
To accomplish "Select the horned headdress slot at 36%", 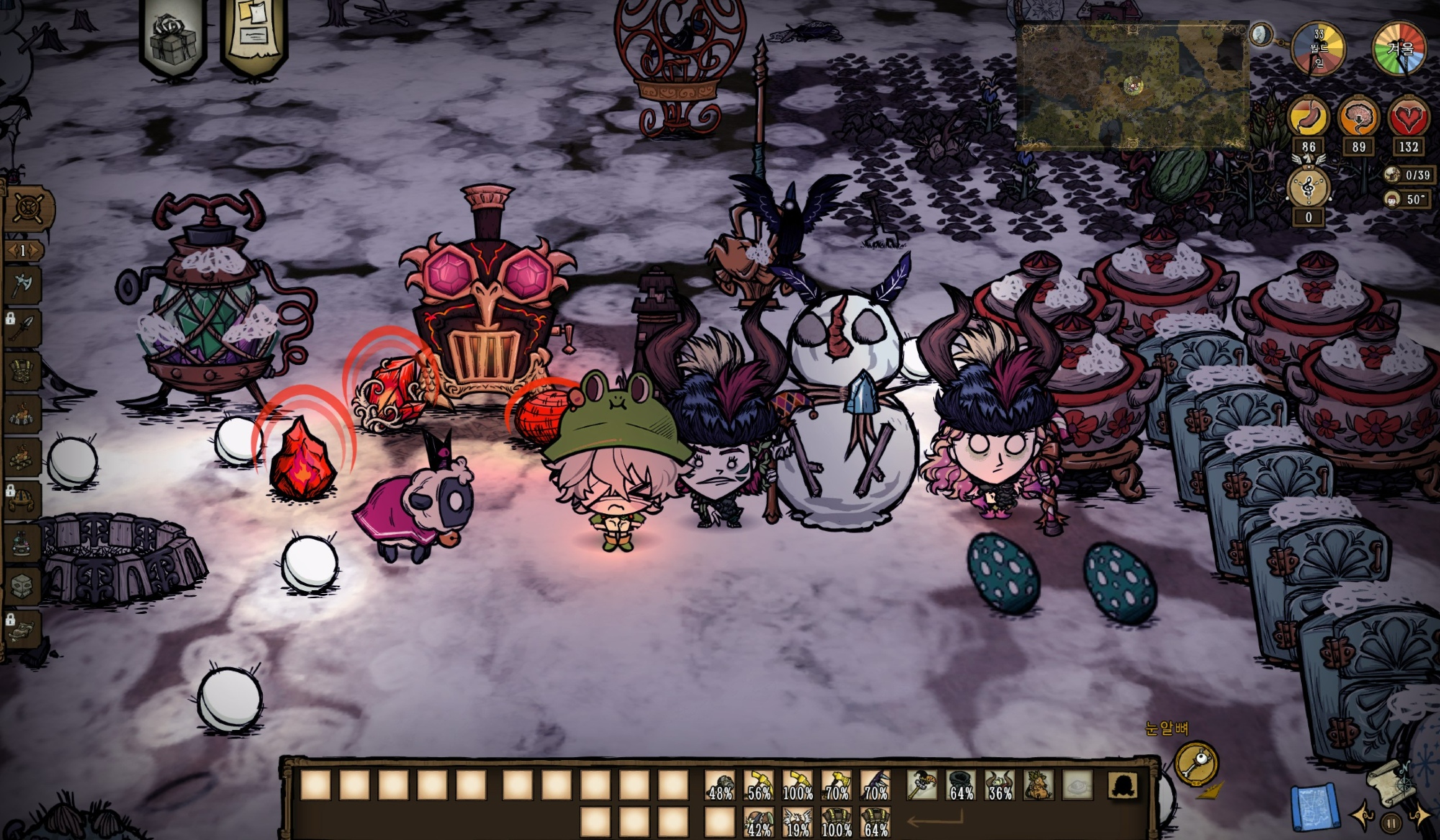I will pos(999,786).
